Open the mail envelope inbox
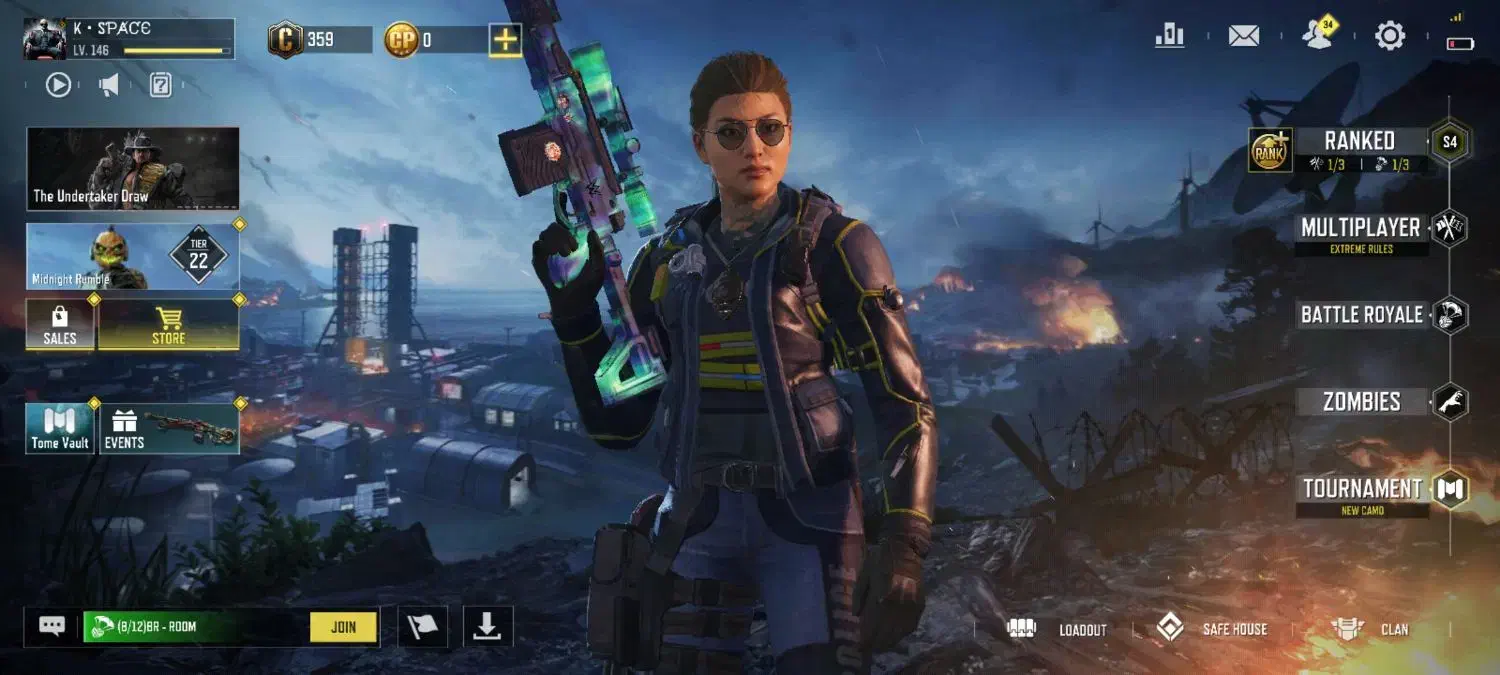Viewport: 1500px width, 675px height. (1243, 37)
